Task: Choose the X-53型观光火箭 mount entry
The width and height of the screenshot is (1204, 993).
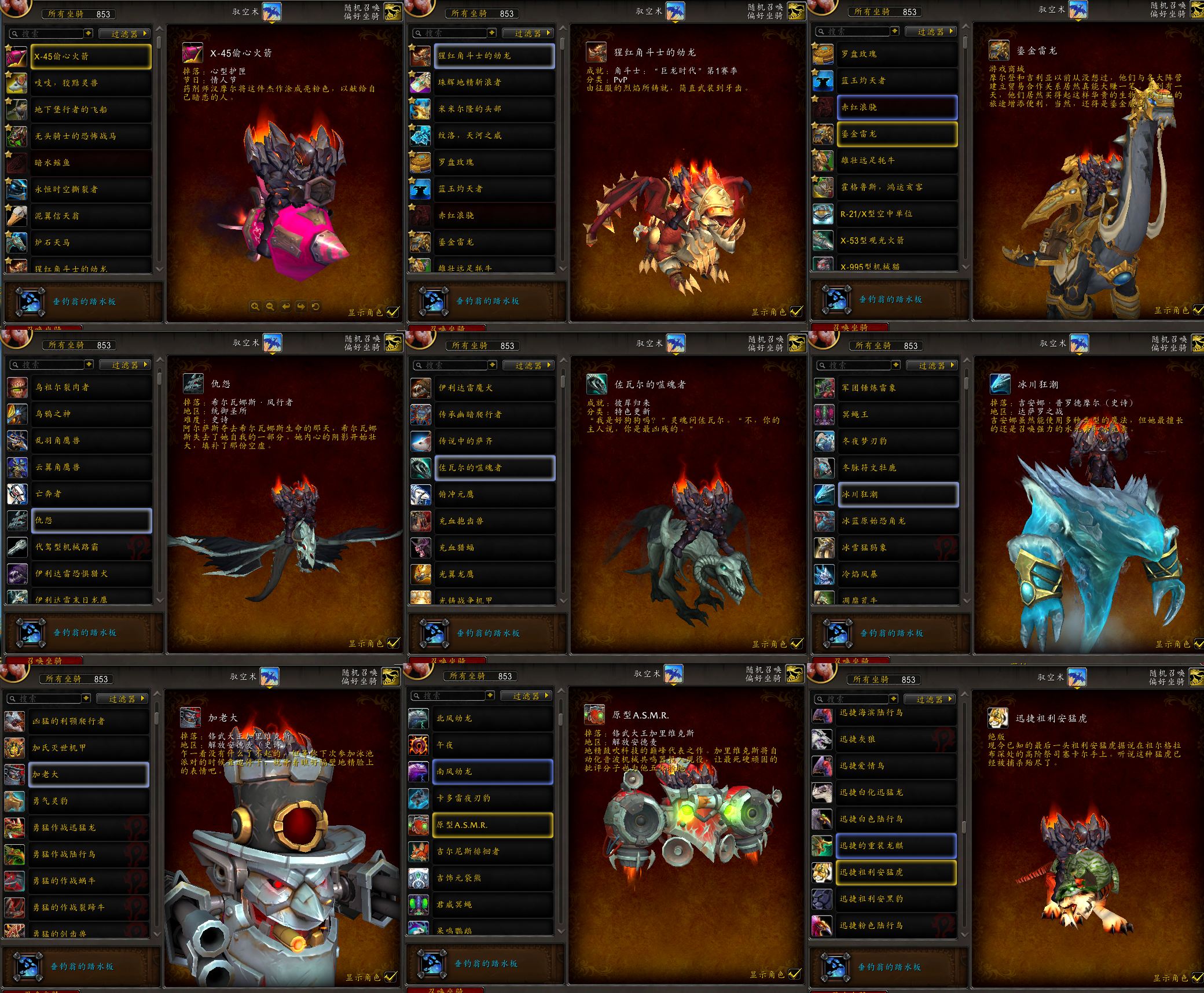Action: pos(897,241)
